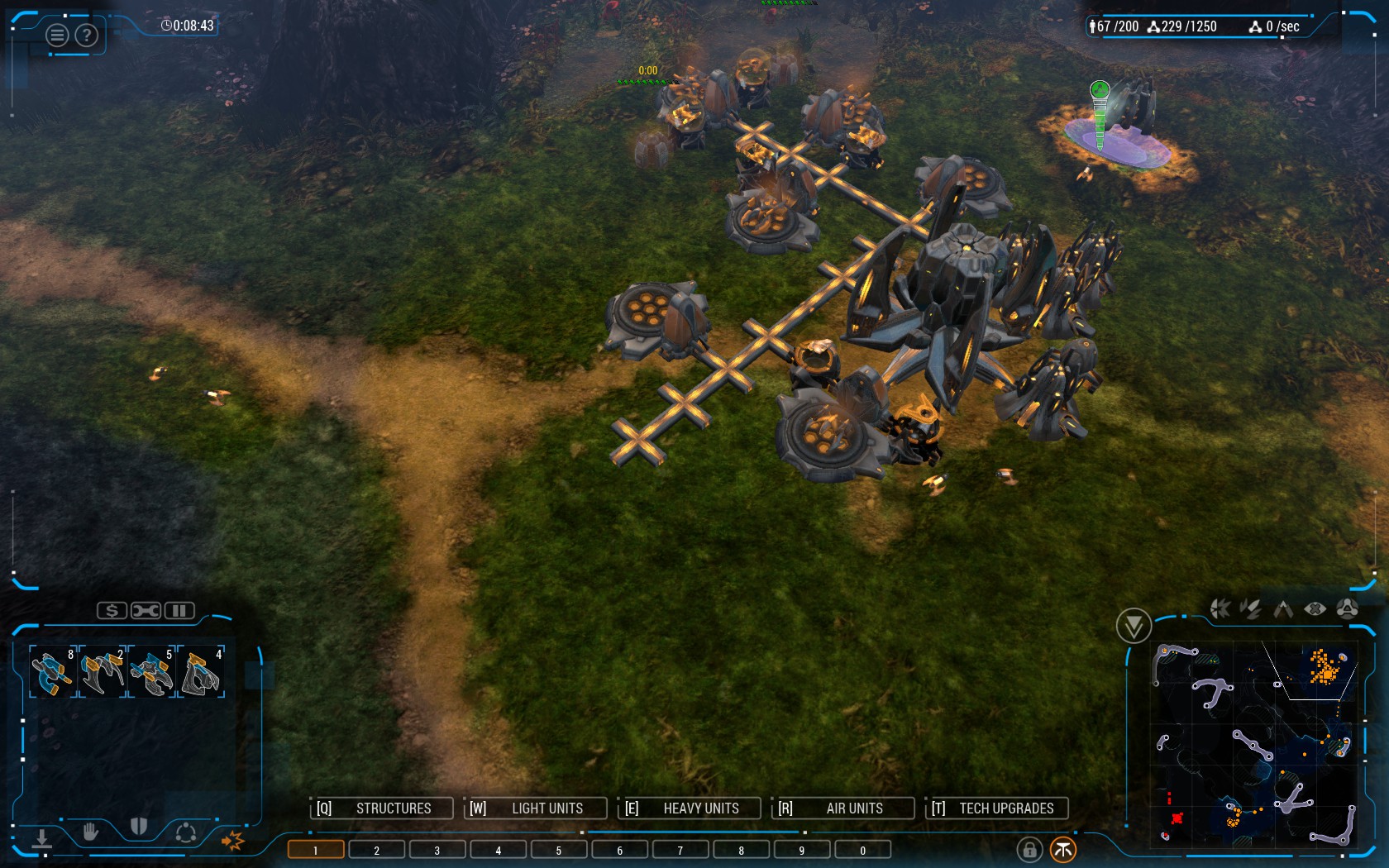Choose the Air Units category
The width and height of the screenshot is (1389, 868).
(x=843, y=808)
